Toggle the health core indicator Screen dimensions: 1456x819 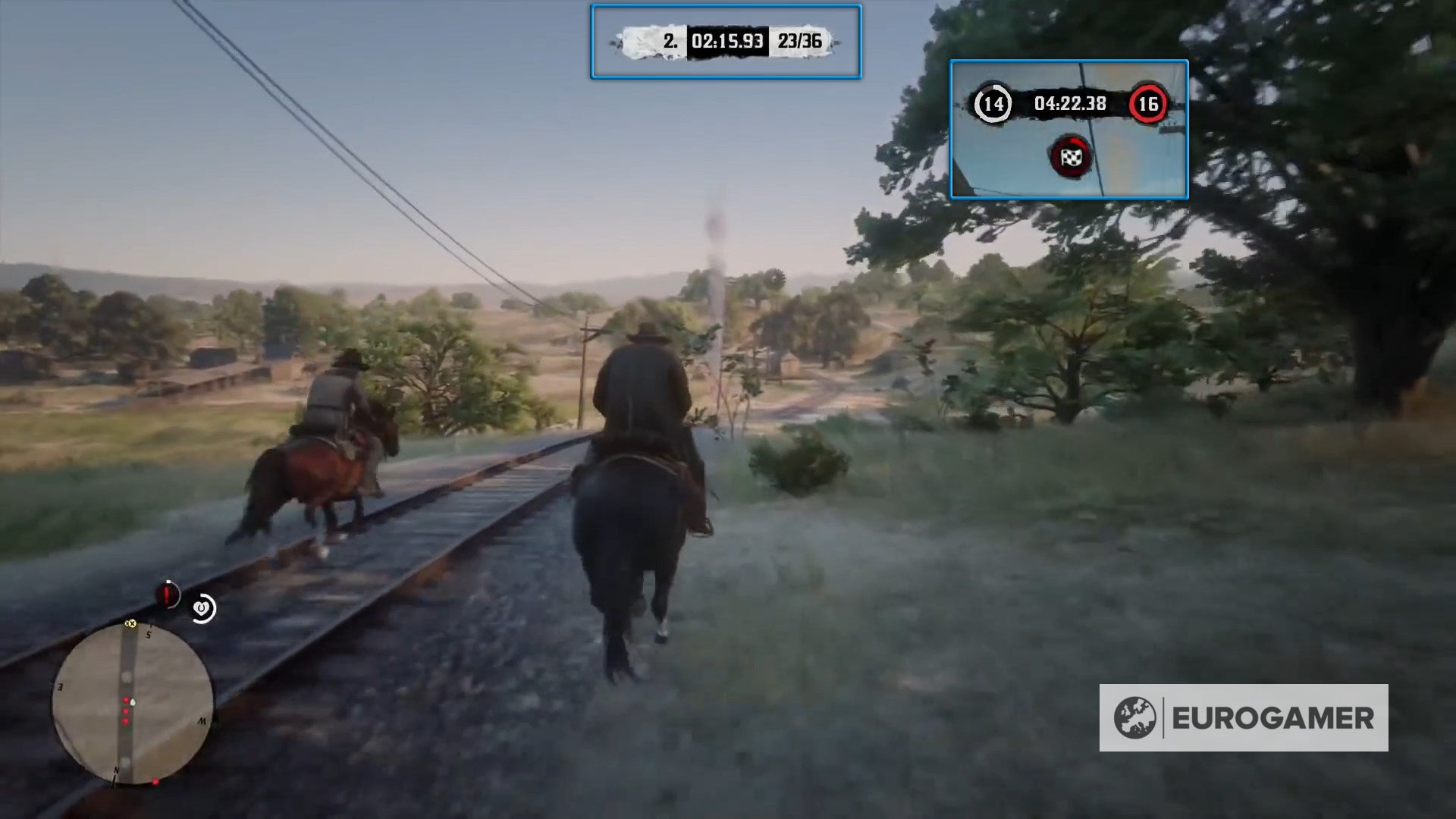tap(167, 594)
